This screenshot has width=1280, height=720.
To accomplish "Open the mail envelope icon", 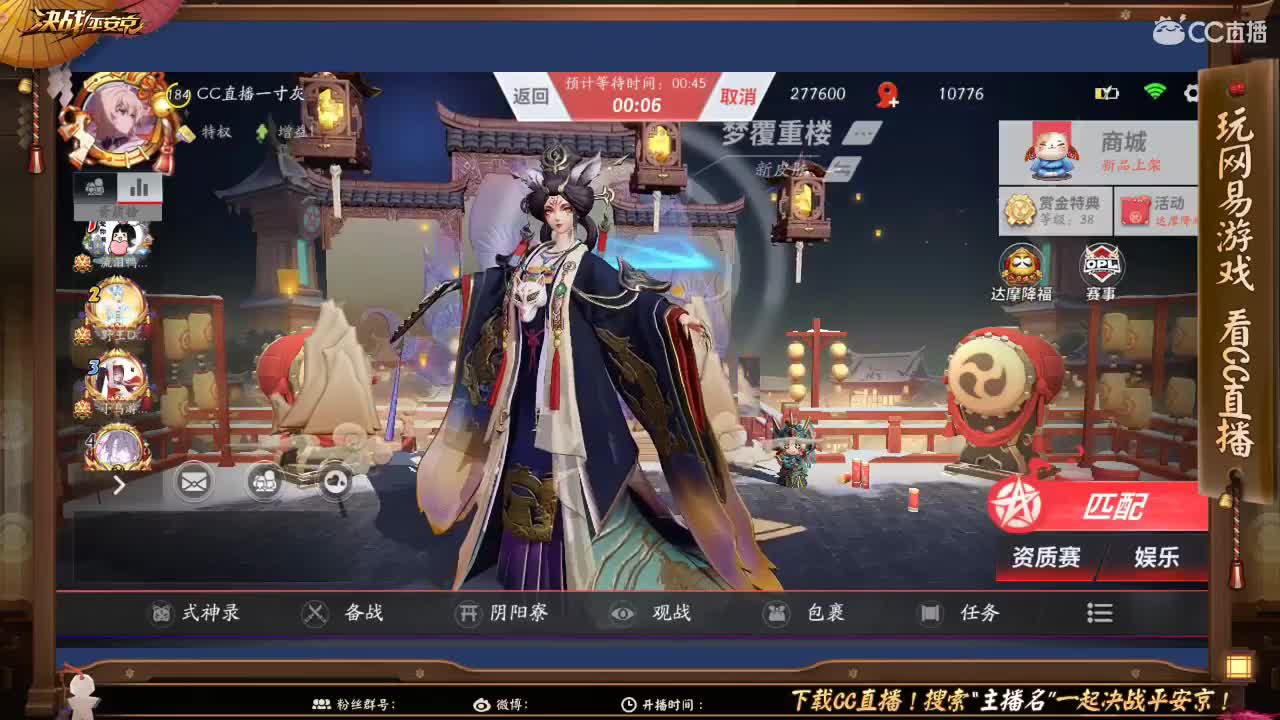I will [x=193, y=481].
